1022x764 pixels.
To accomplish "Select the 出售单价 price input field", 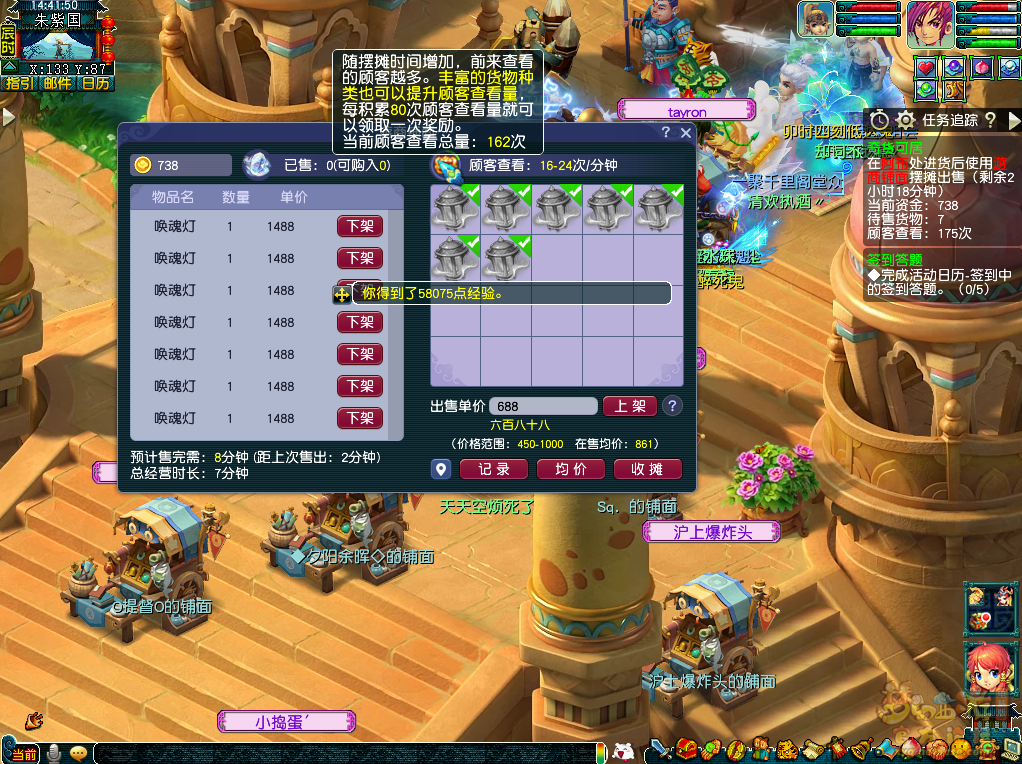I will click(543, 406).
